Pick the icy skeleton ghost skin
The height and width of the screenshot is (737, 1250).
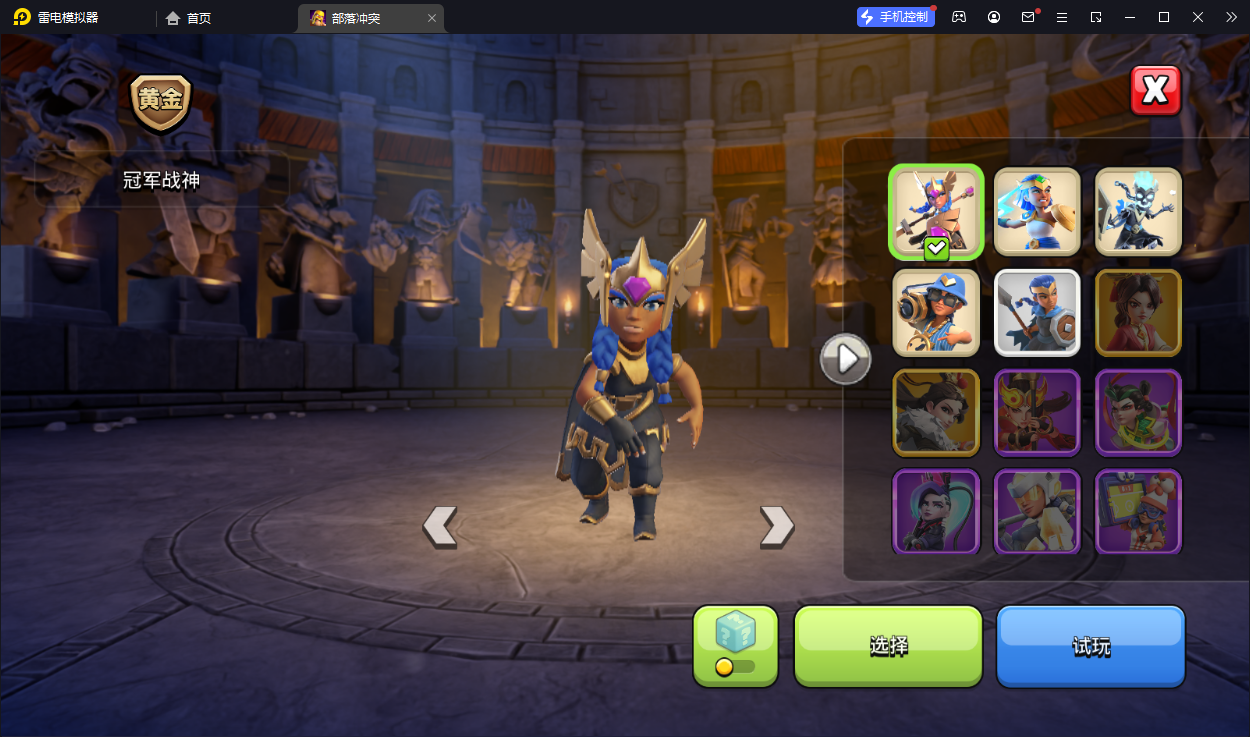pyautogui.click(x=1138, y=211)
